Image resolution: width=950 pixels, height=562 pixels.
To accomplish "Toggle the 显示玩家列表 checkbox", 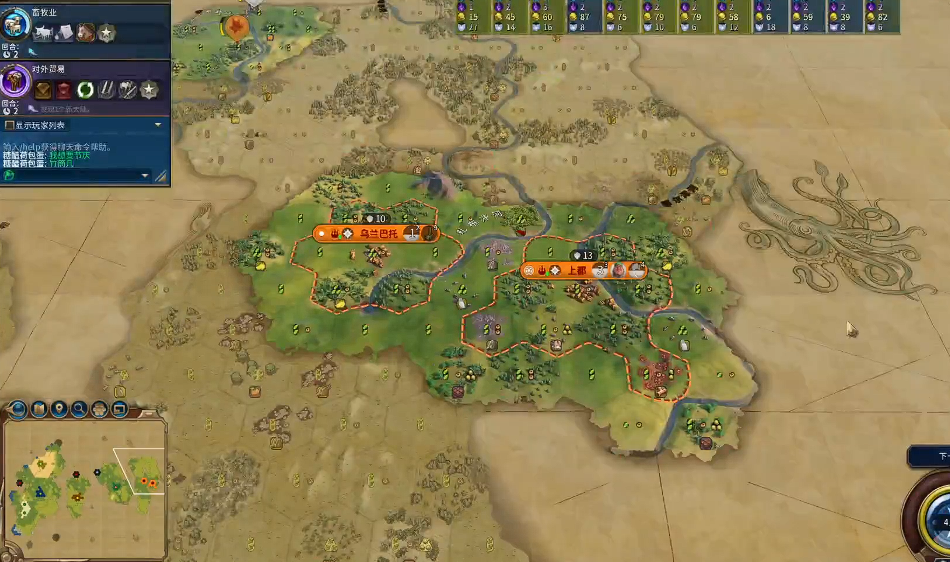I will pos(10,125).
